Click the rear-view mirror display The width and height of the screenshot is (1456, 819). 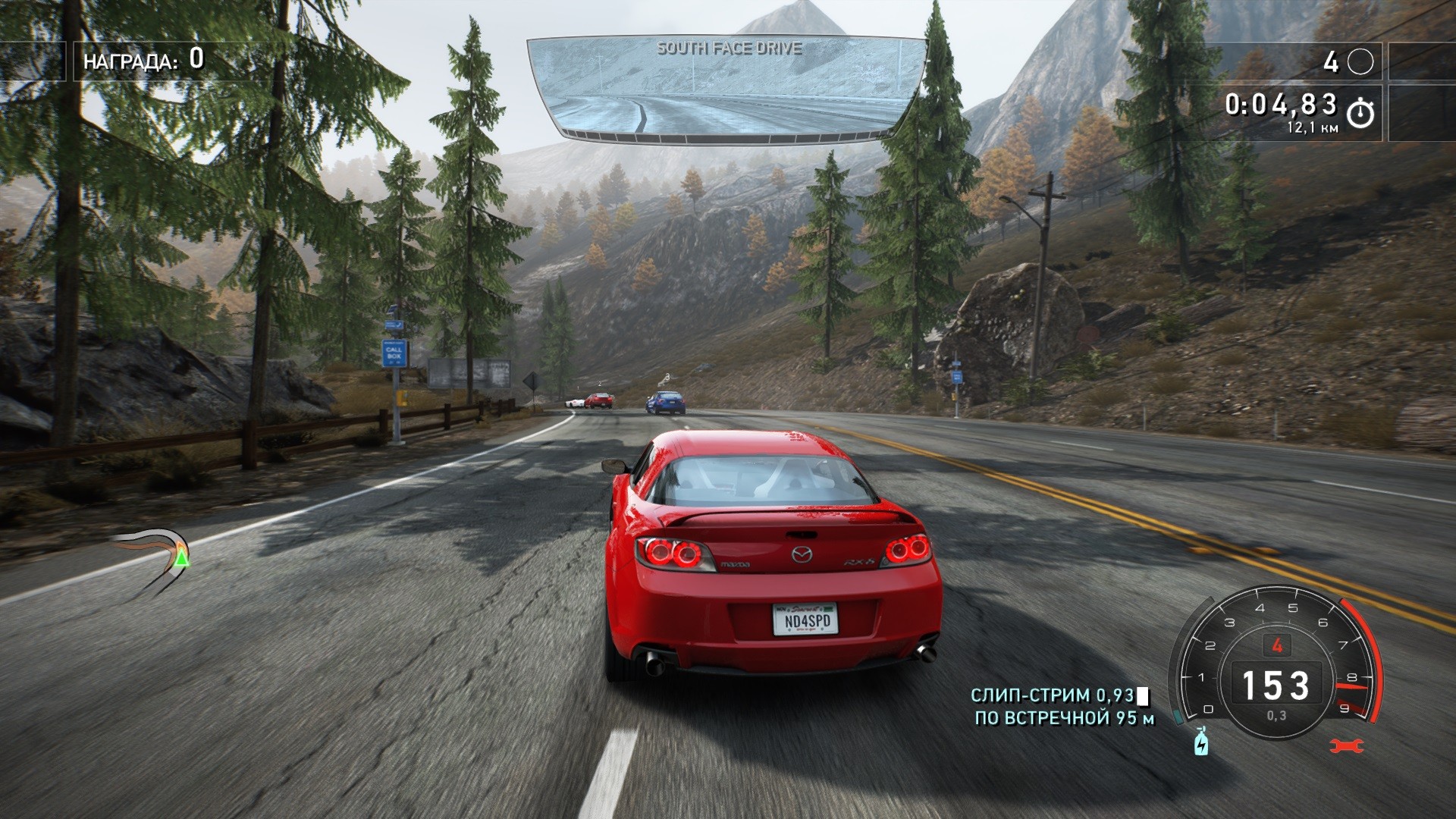click(x=727, y=88)
